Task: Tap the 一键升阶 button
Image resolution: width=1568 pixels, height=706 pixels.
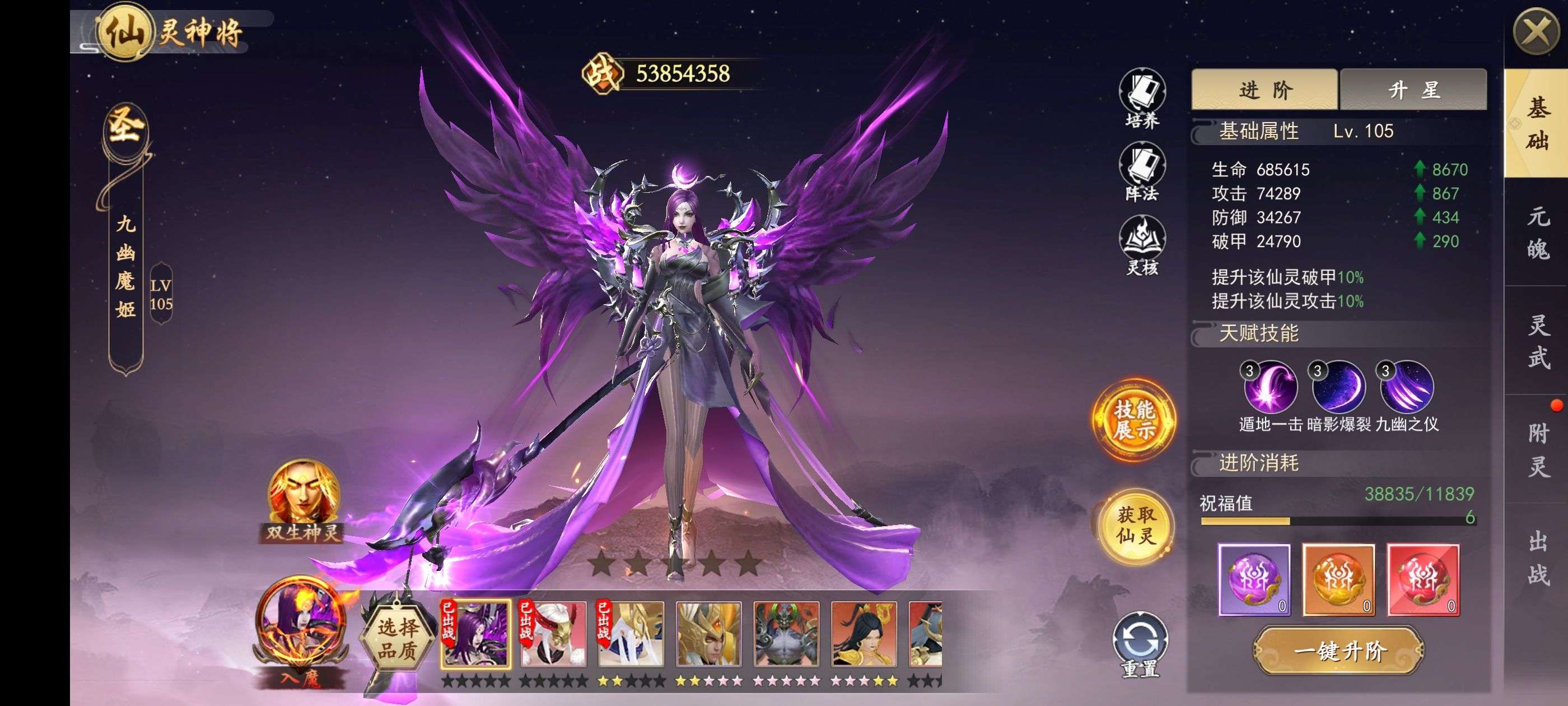Action: (1340, 651)
